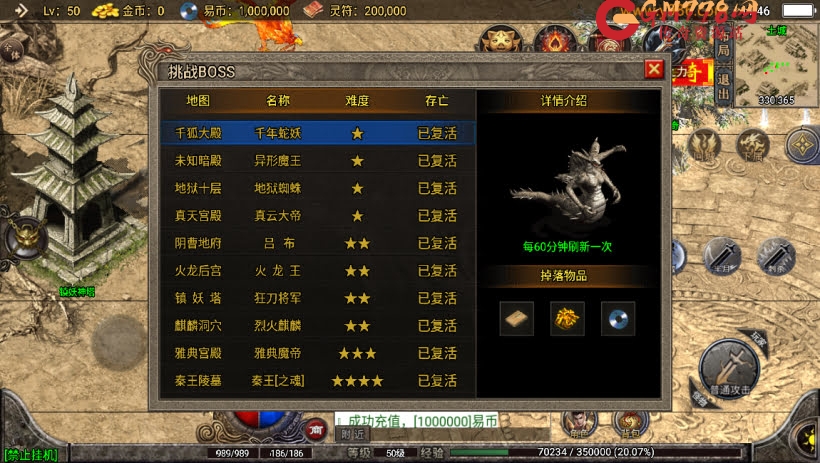Pick the 烈火麒麟 boss row
Viewport: 820px width, 463px height.
317,326
